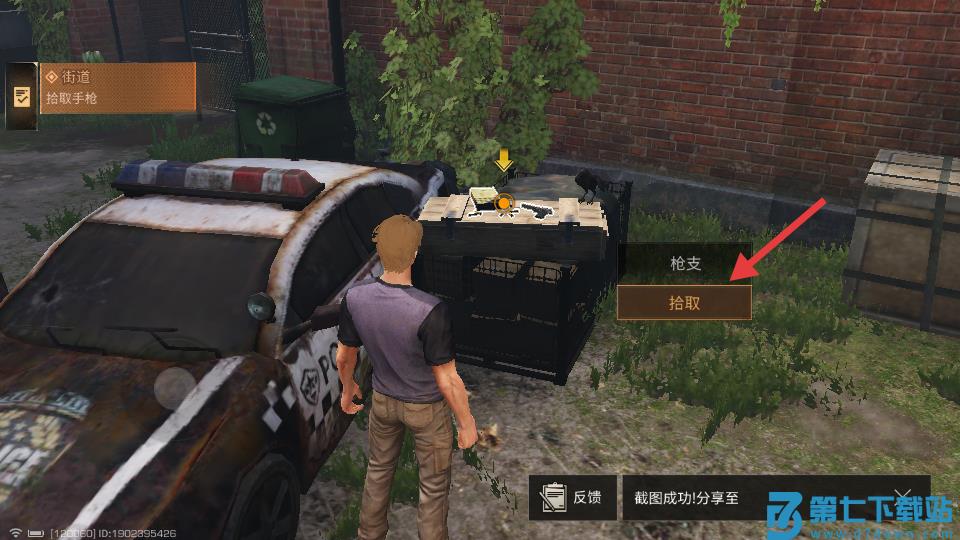Open the 反馈 feedback button

point(573,497)
